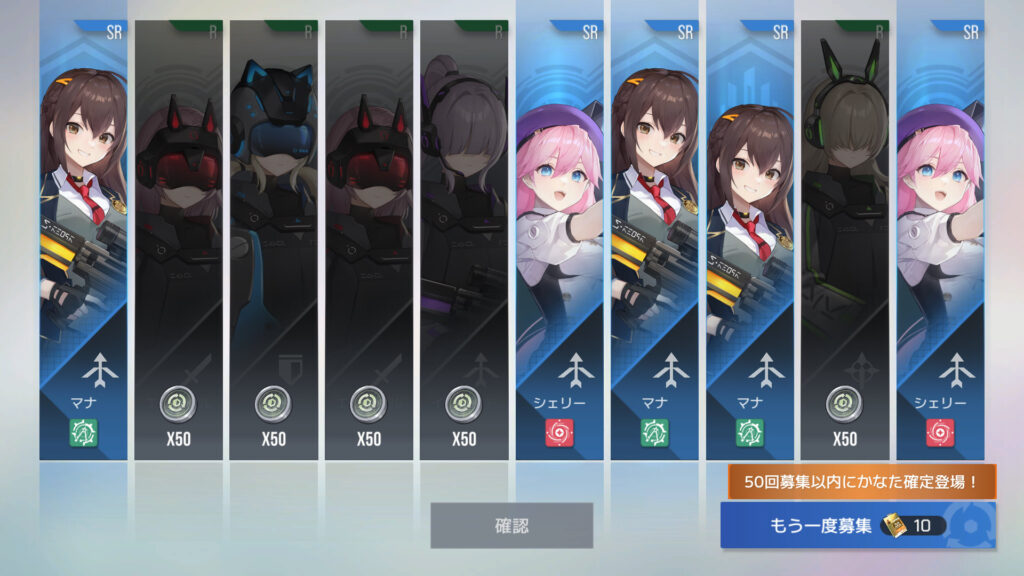Select the green bunny-ear headset R card
This screenshot has height=576, width=1024.
coord(844,240)
